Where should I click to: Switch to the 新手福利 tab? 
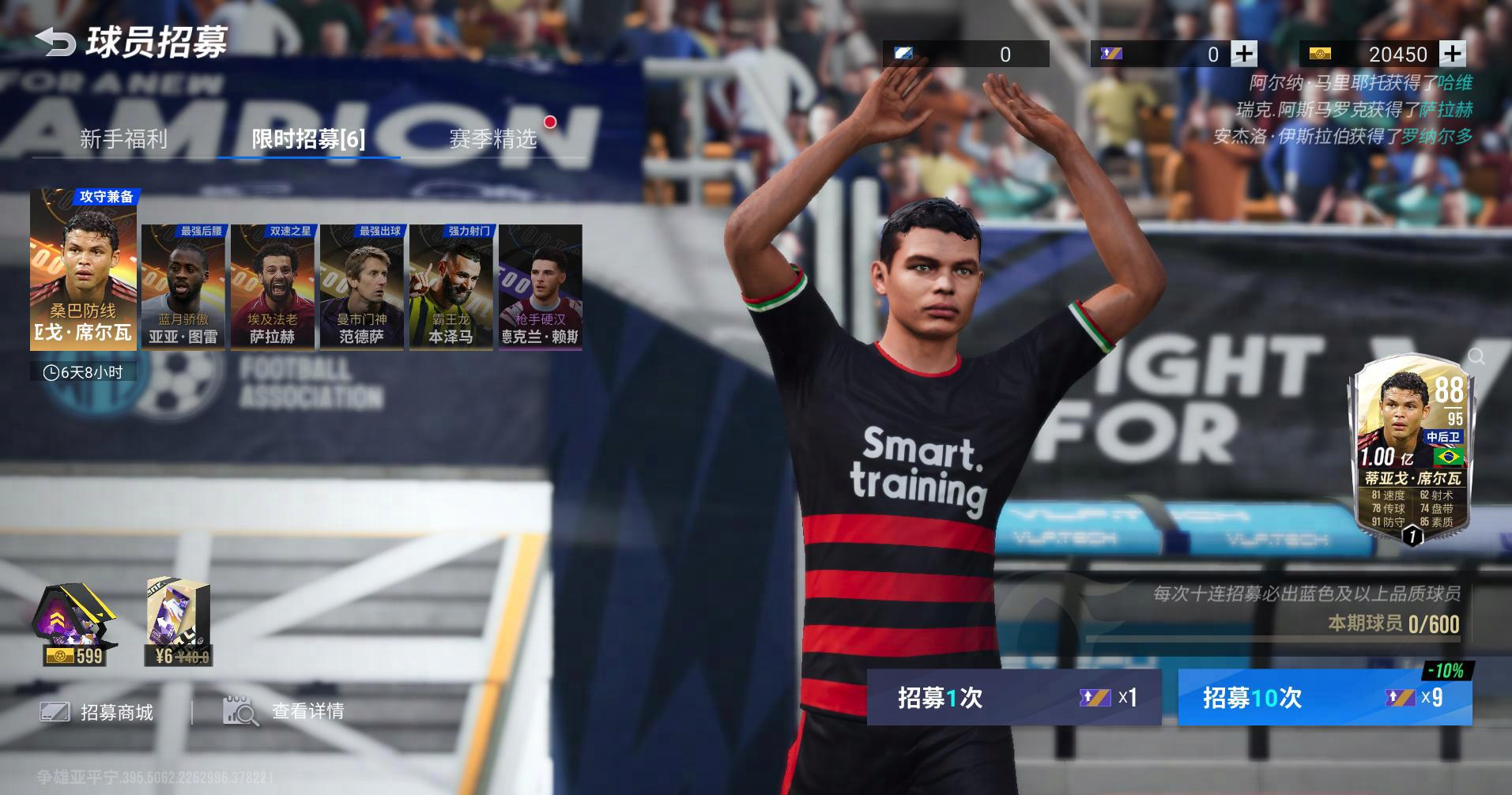tap(123, 139)
